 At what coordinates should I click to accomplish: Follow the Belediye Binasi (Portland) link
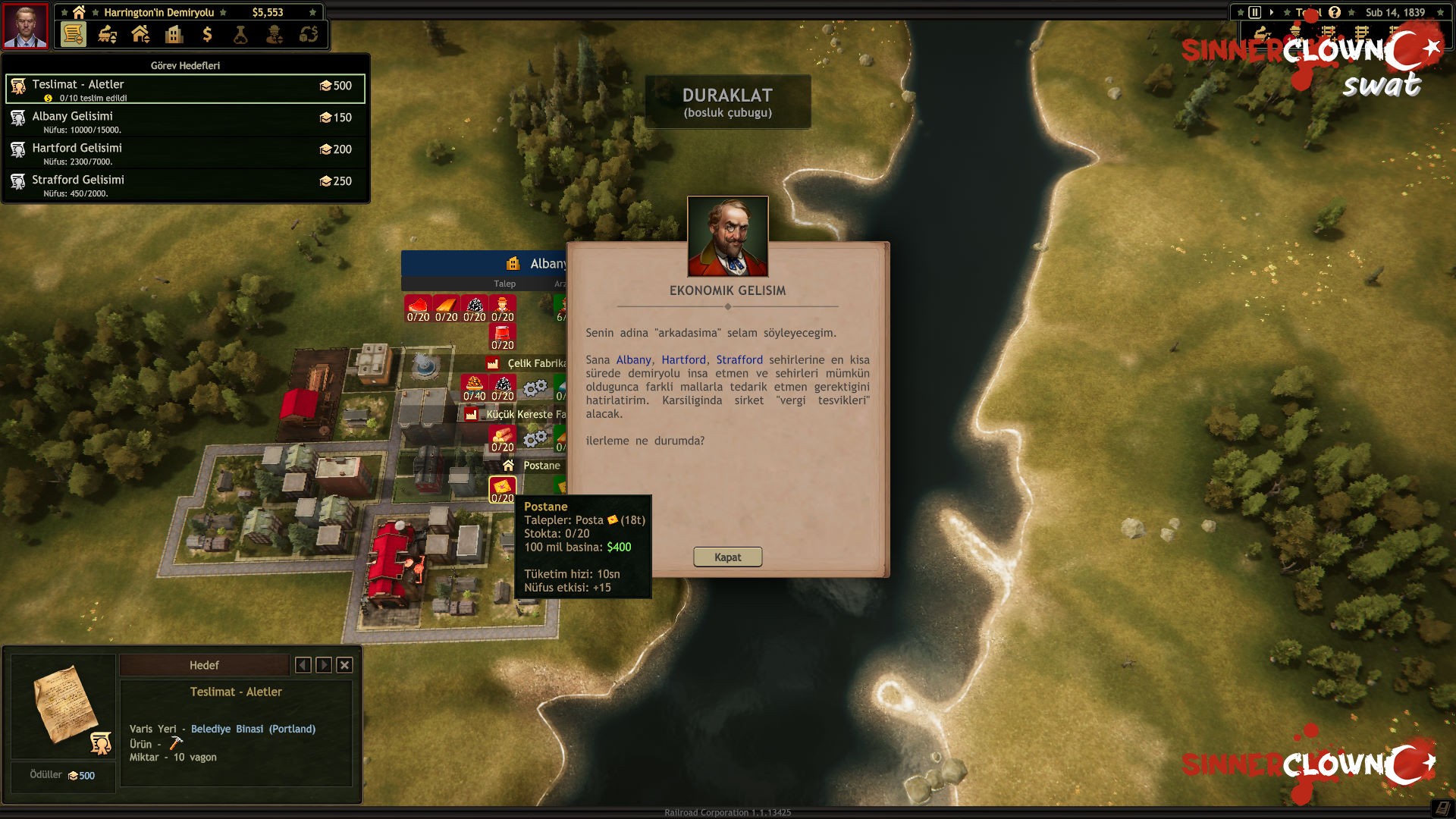tap(253, 729)
